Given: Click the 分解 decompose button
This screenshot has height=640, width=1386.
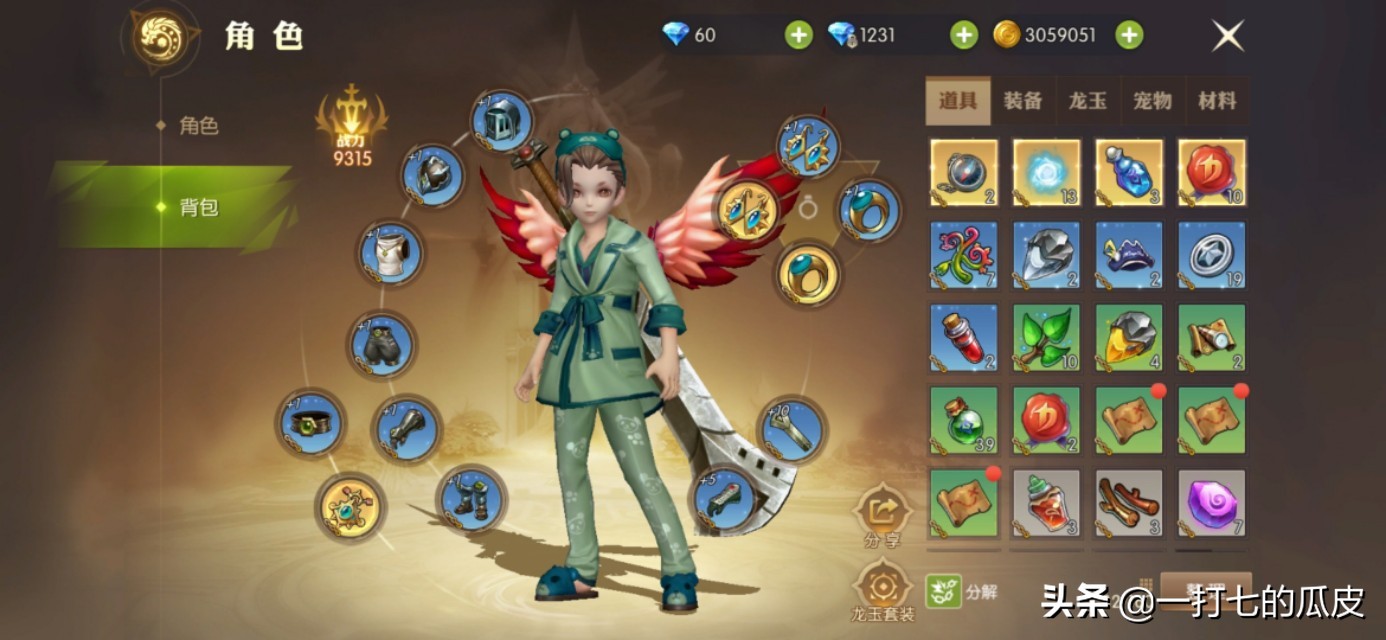Looking at the screenshot, I should [x=962, y=591].
